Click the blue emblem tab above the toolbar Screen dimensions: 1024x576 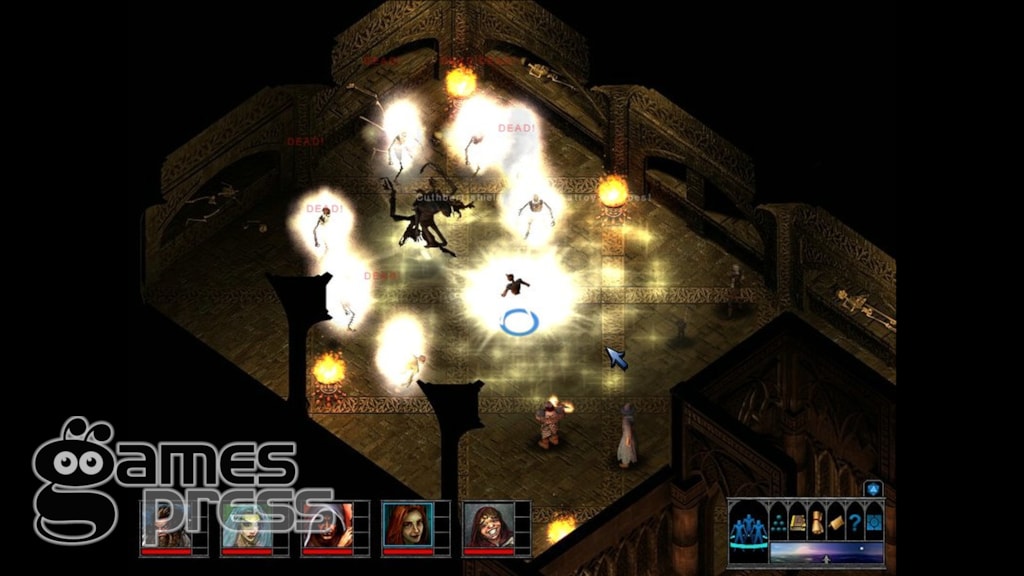point(873,489)
